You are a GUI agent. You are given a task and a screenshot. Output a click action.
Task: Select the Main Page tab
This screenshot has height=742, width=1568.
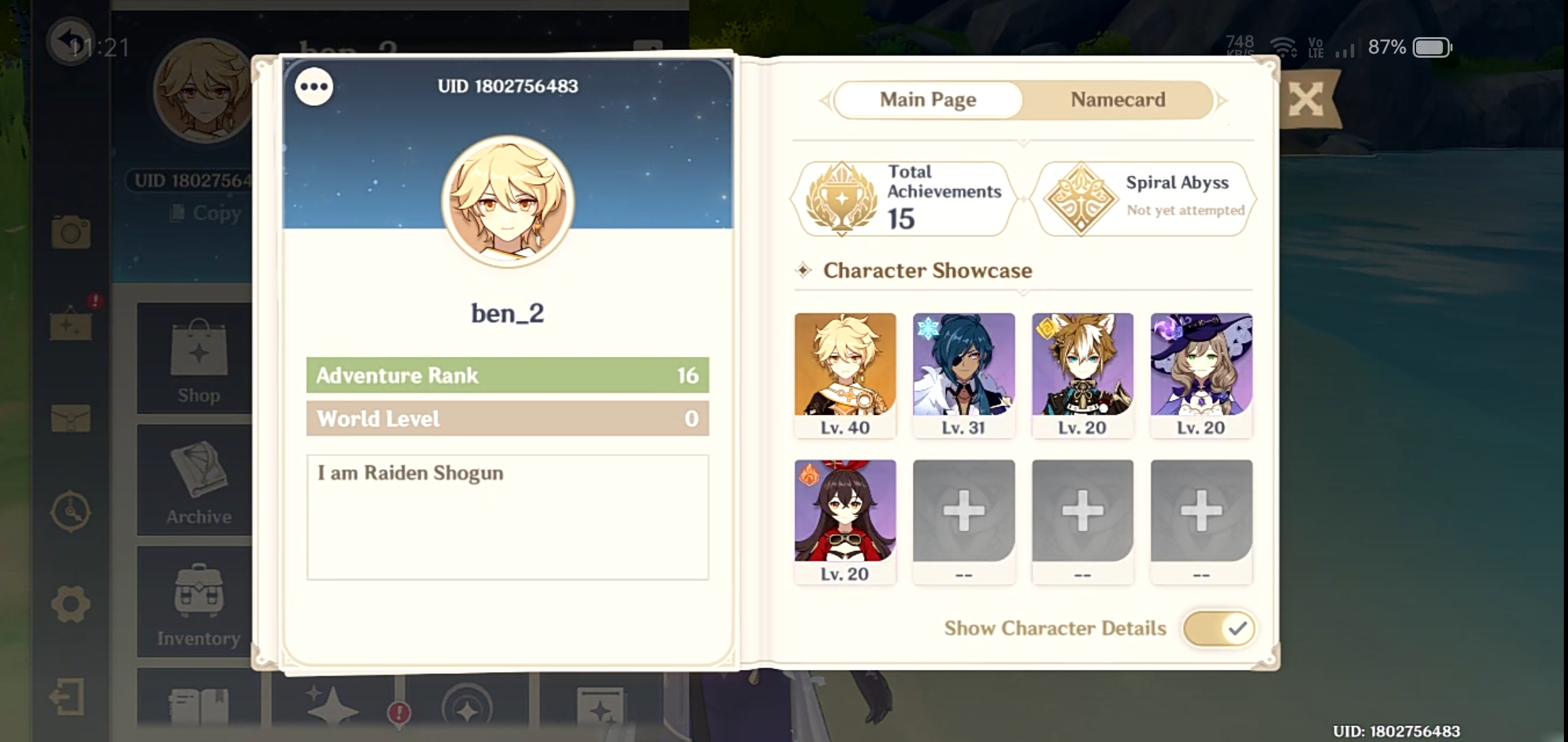click(x=927, y=100)
